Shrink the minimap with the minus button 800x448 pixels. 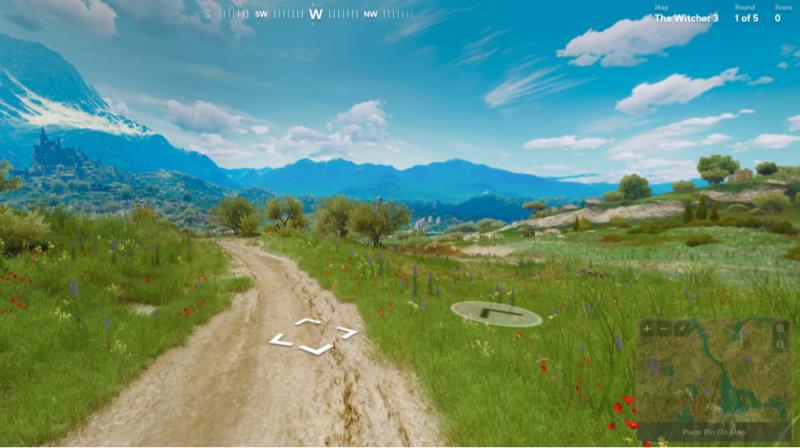(x=663, y=328)
